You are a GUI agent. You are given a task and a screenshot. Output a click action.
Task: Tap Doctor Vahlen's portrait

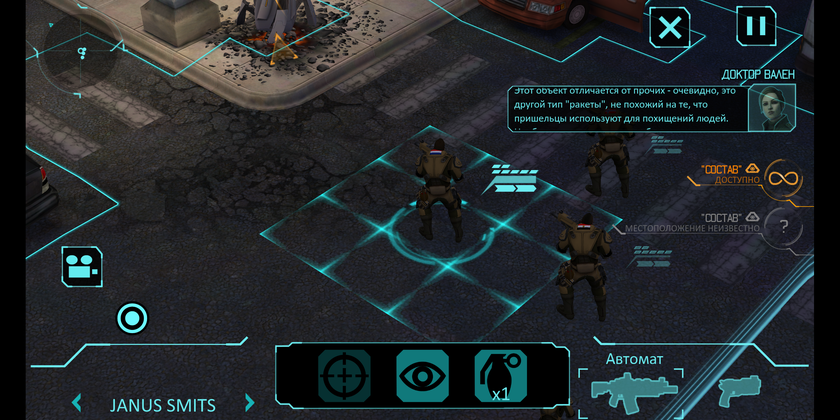coord(772,108)
